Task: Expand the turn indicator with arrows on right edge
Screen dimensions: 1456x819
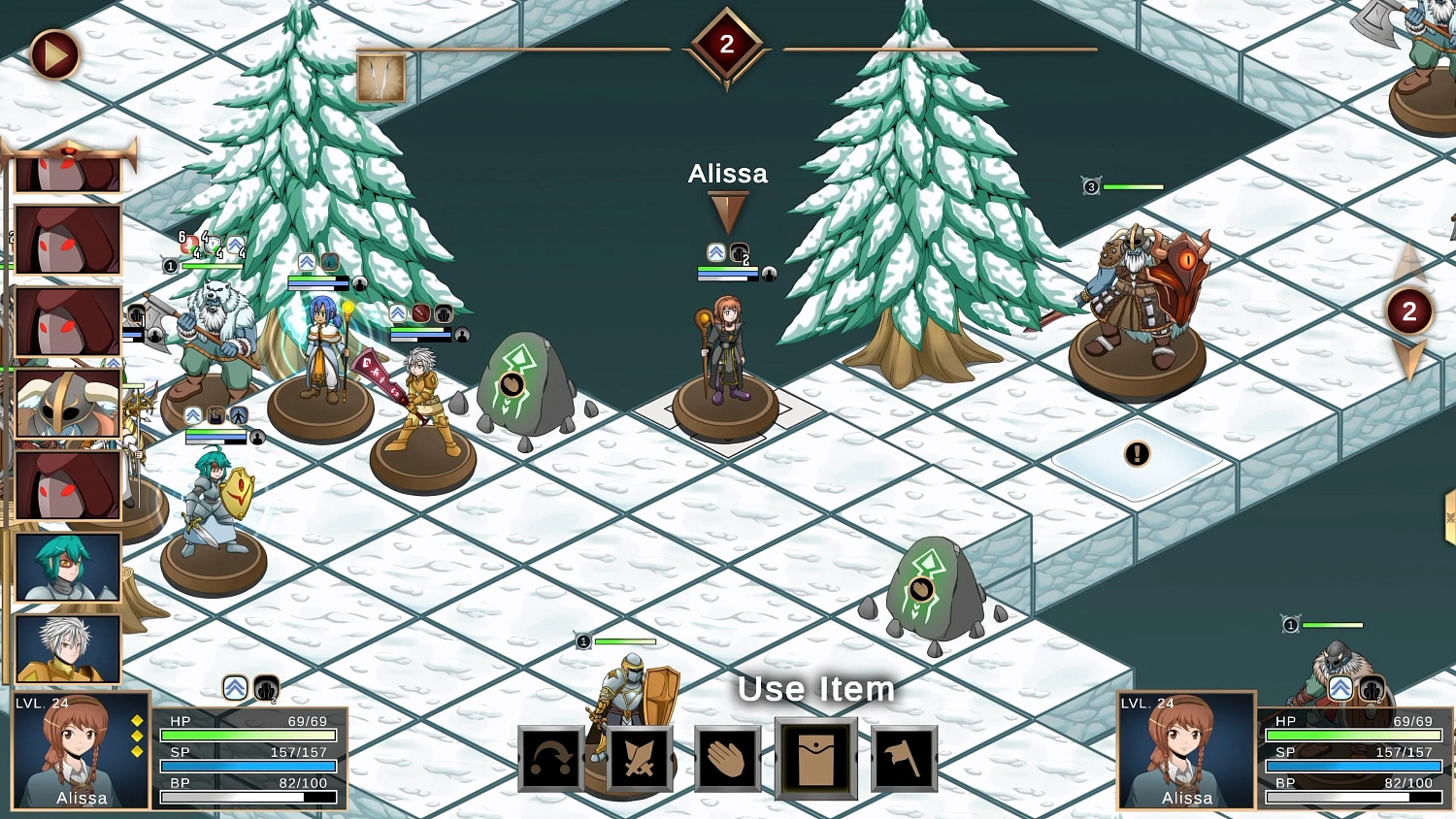Action: click(1409, 311)
